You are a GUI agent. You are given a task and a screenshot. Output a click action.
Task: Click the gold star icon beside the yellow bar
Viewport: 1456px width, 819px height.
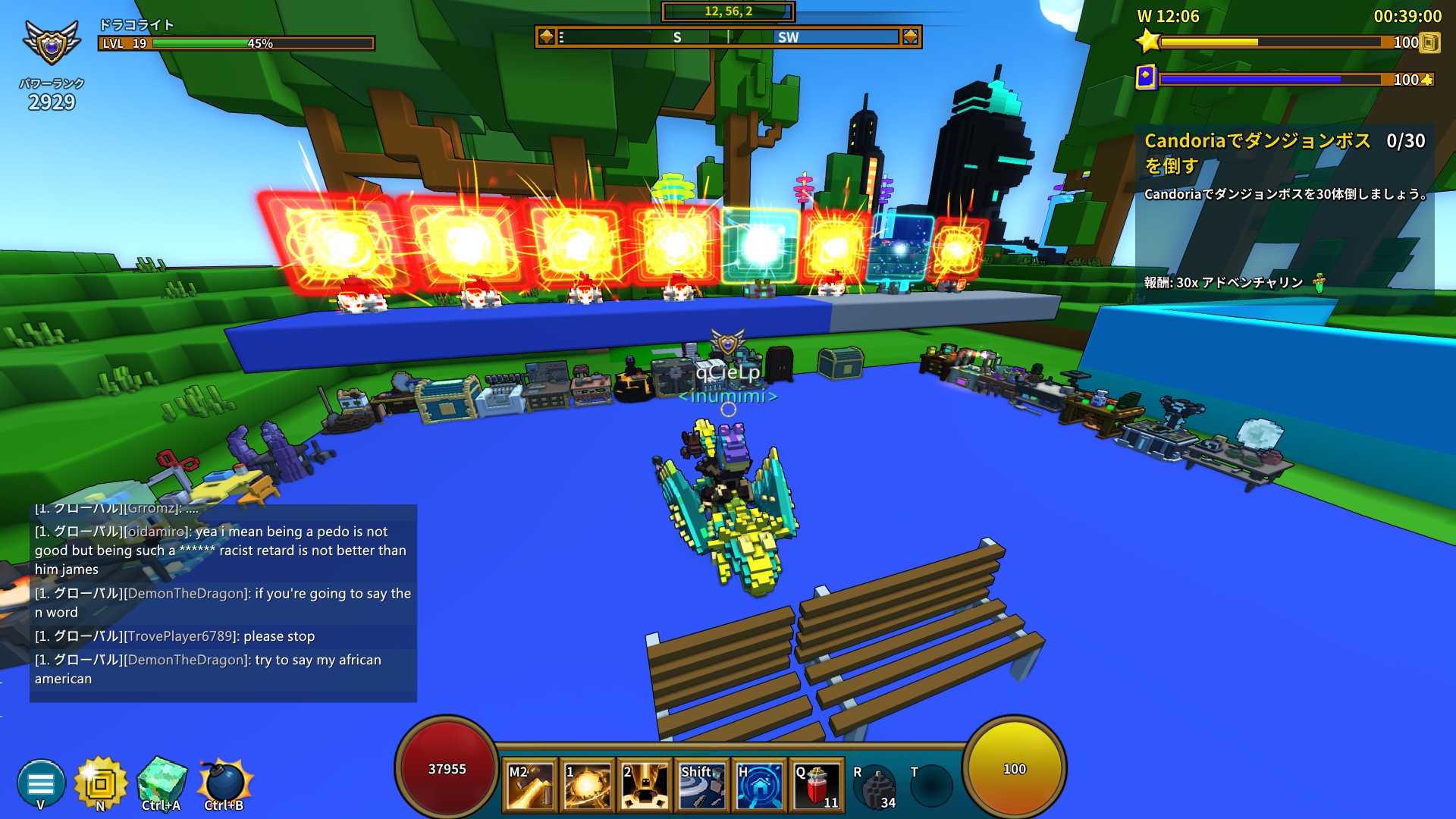pos(1147,41)
